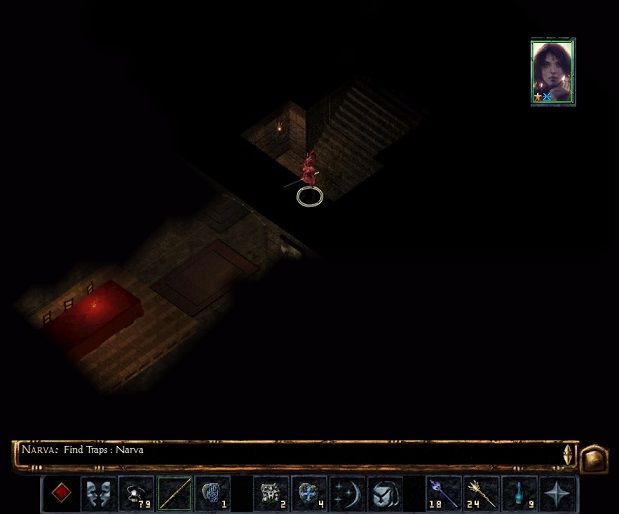619x514 pixels.
Task: Click the red diamond button on the action bar
Action: [62, 493]
